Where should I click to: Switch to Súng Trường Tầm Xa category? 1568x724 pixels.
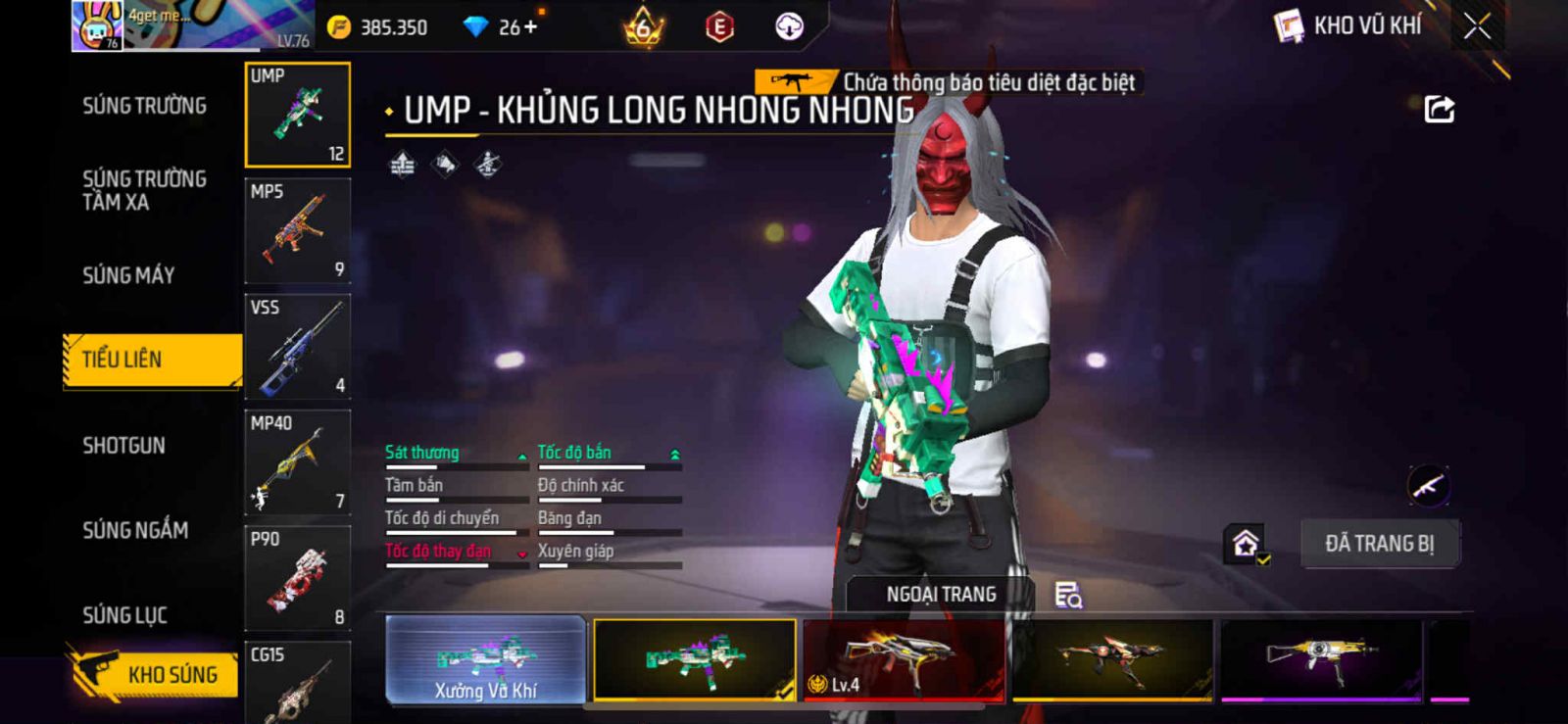point(144,190)
